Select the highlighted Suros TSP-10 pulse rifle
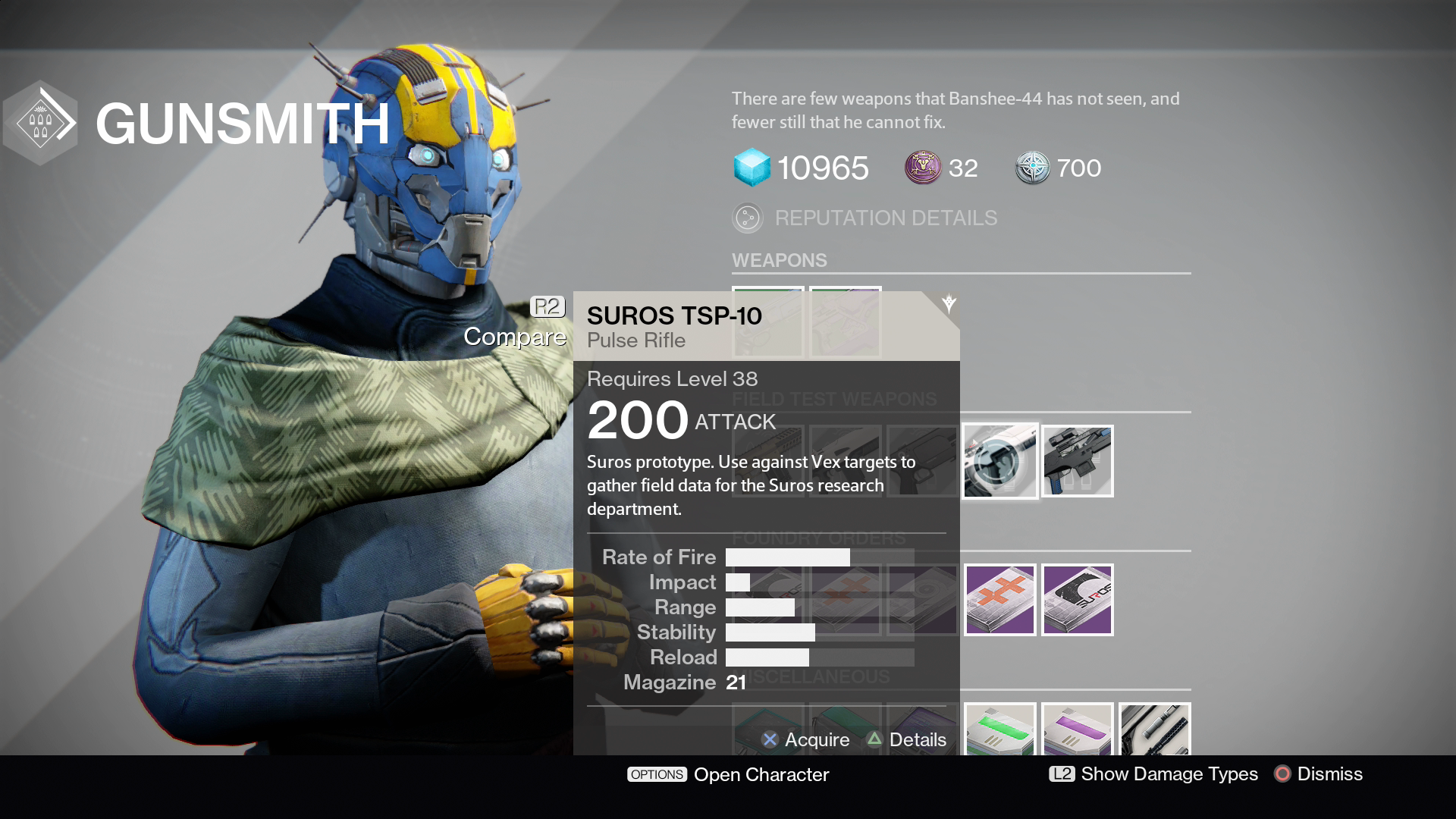 tap(1000, 461)
